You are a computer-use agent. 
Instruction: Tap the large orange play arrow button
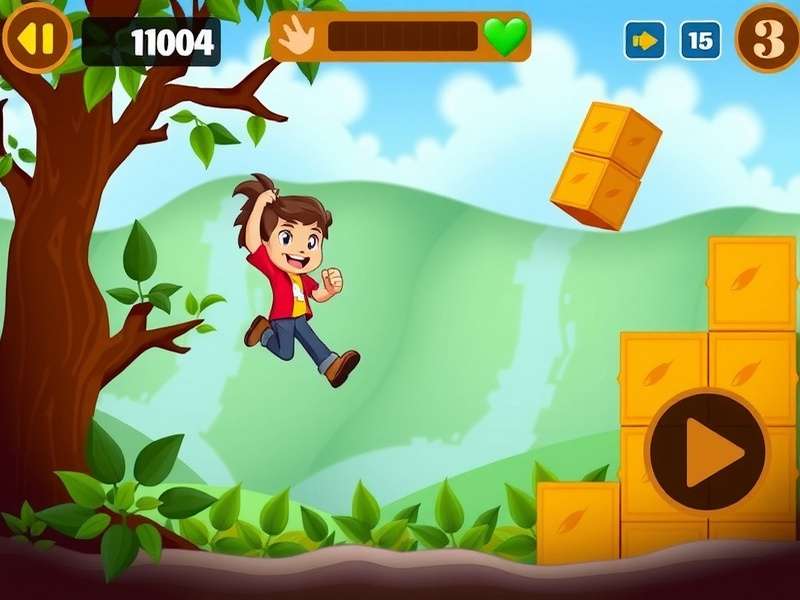click(707, 453)
